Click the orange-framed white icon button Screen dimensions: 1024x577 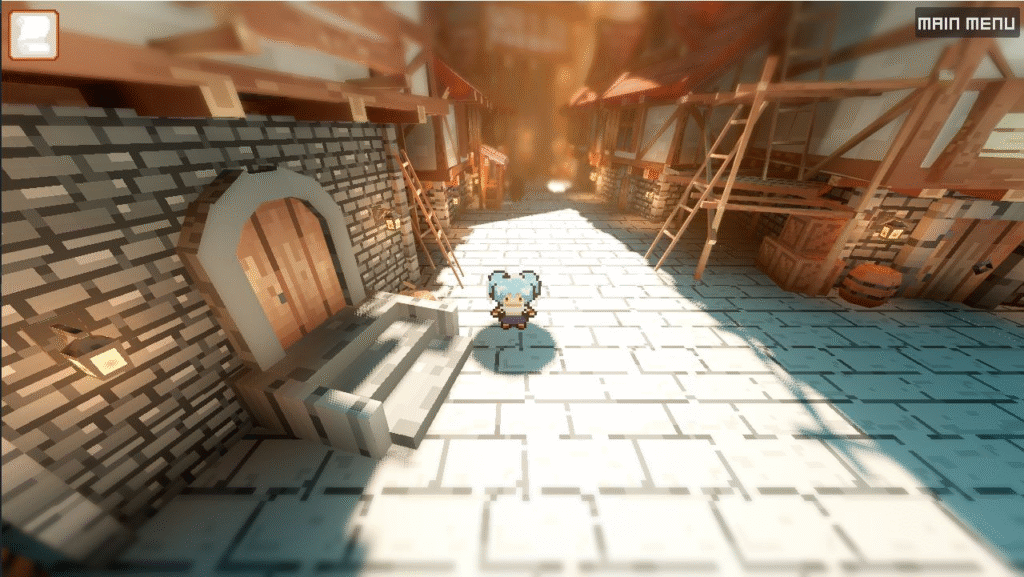click(x=33, y=35)
